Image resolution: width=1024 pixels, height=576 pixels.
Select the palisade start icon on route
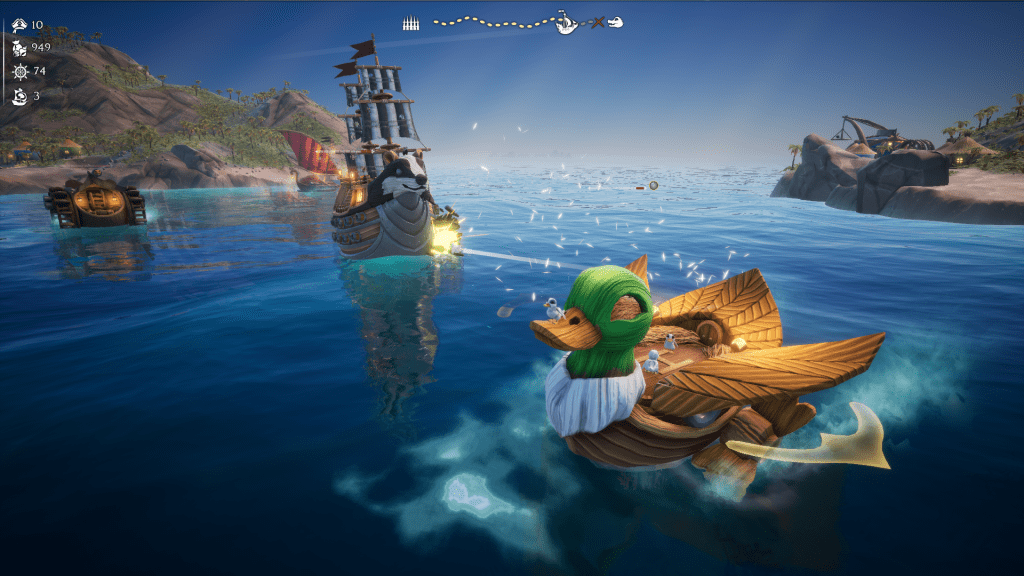pos(410,22)
